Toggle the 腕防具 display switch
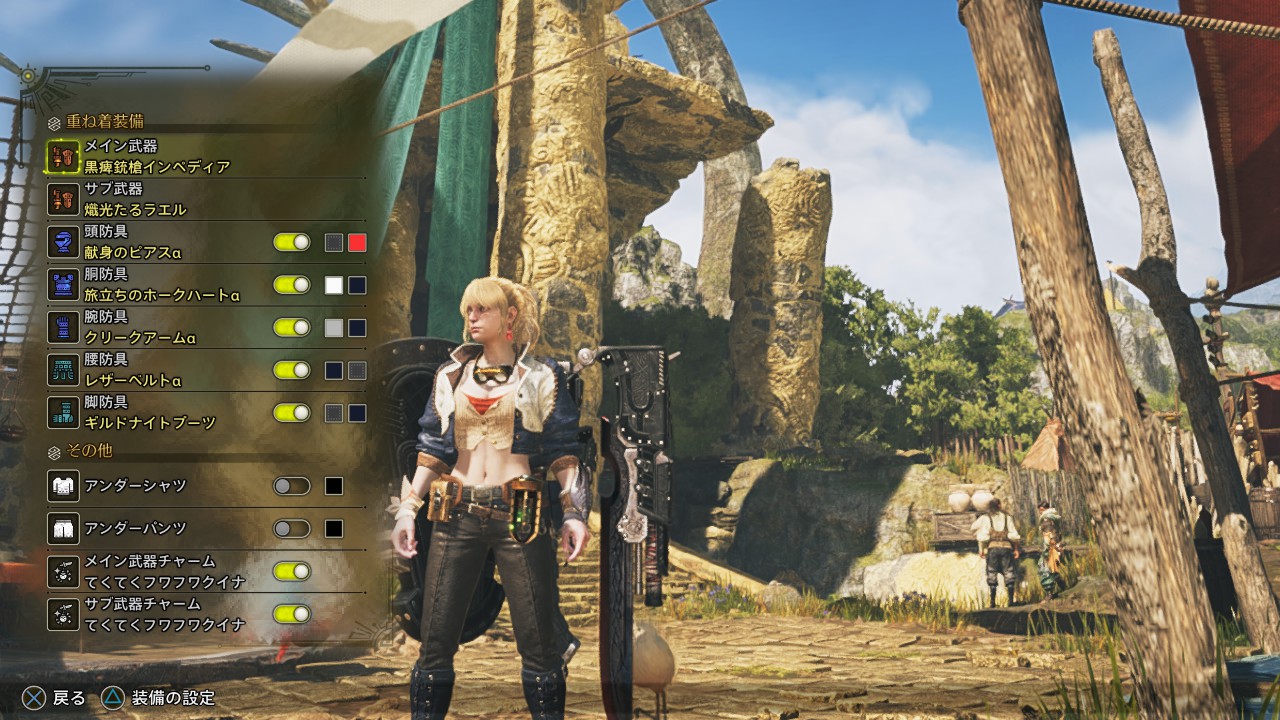 click(x=292, y=327)
